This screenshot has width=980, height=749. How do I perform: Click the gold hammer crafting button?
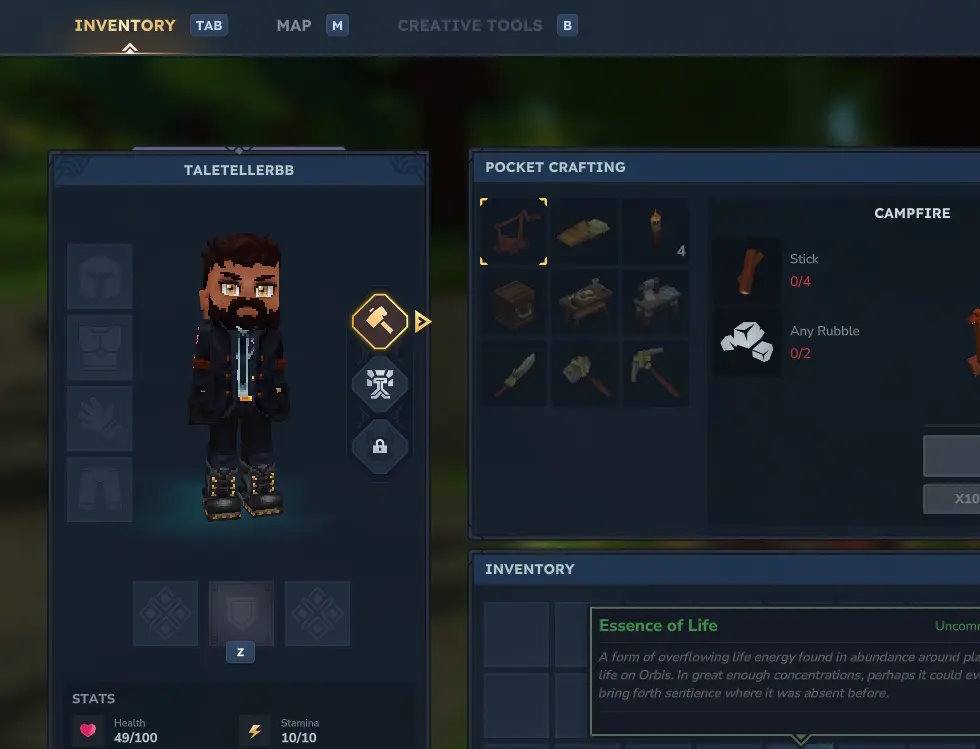coord(380,321)
